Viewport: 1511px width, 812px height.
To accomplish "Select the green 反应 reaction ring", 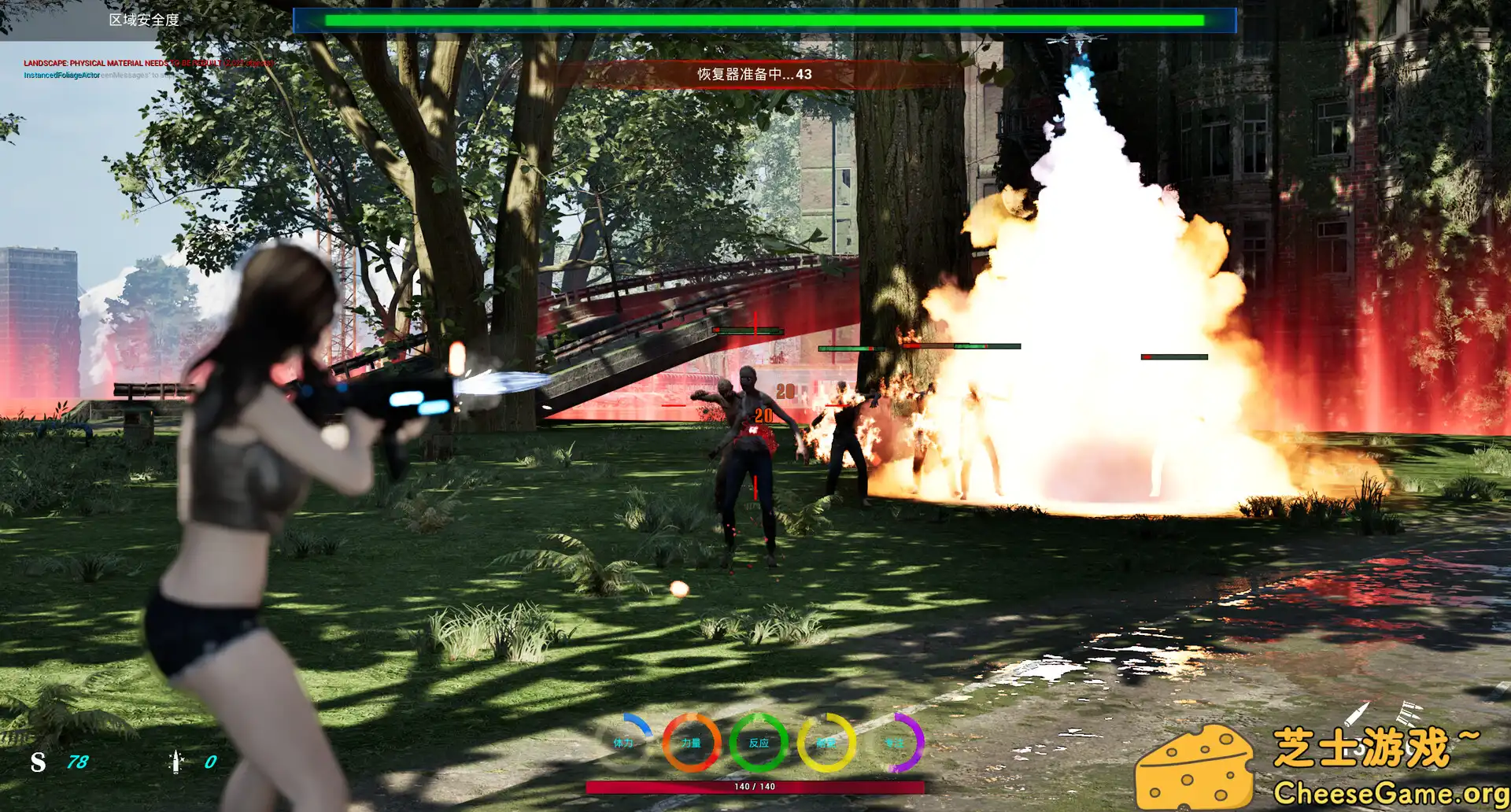I will point(757,742).
